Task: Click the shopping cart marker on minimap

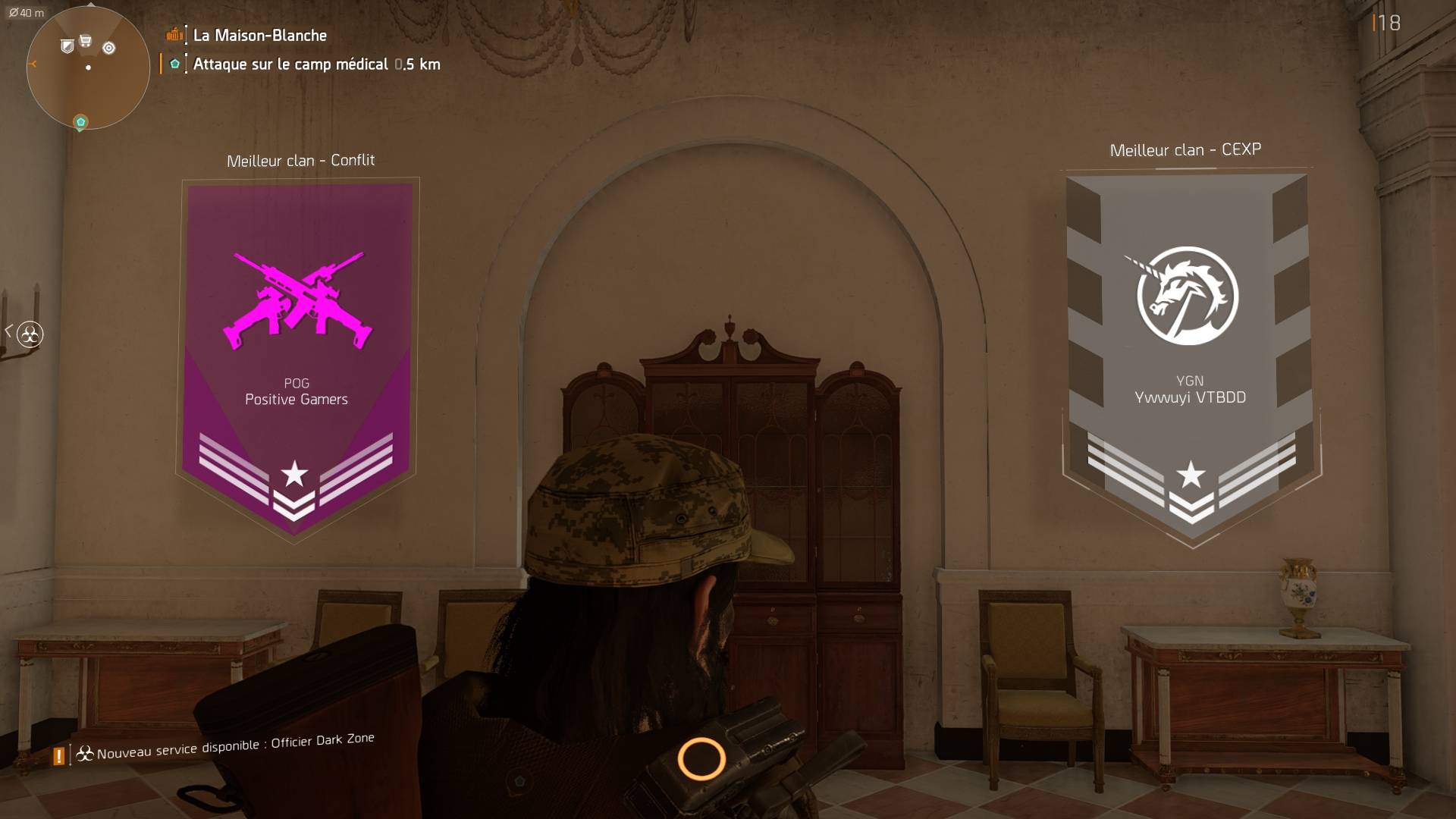Action: pos(86,41)
